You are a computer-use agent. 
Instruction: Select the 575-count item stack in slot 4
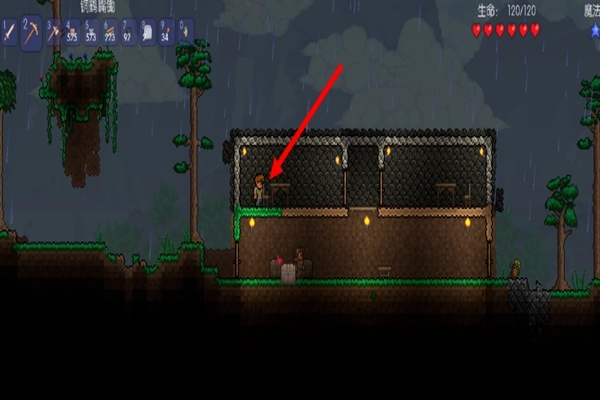tap(71, 33)
